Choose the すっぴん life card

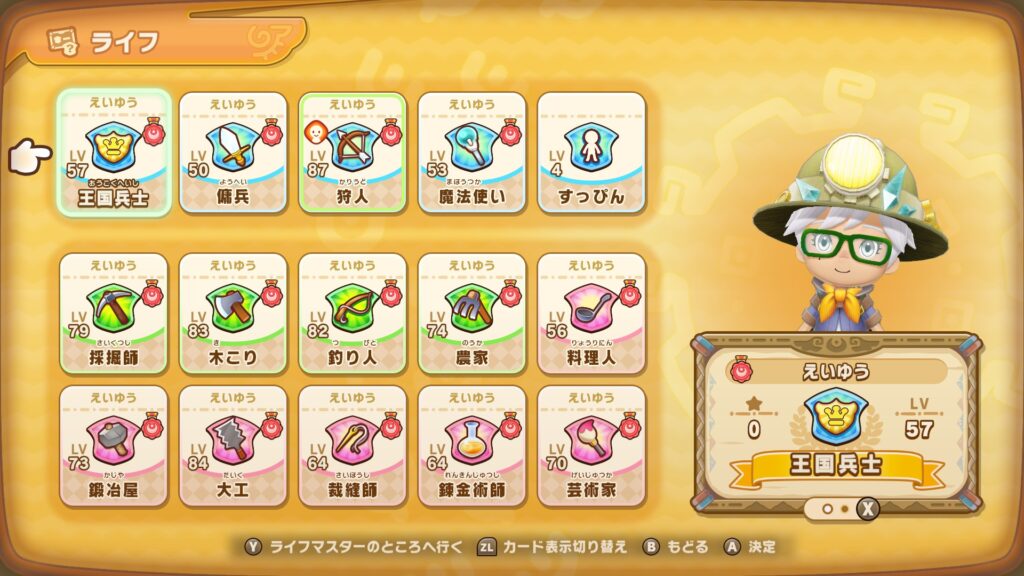click(x=592, y=152)
